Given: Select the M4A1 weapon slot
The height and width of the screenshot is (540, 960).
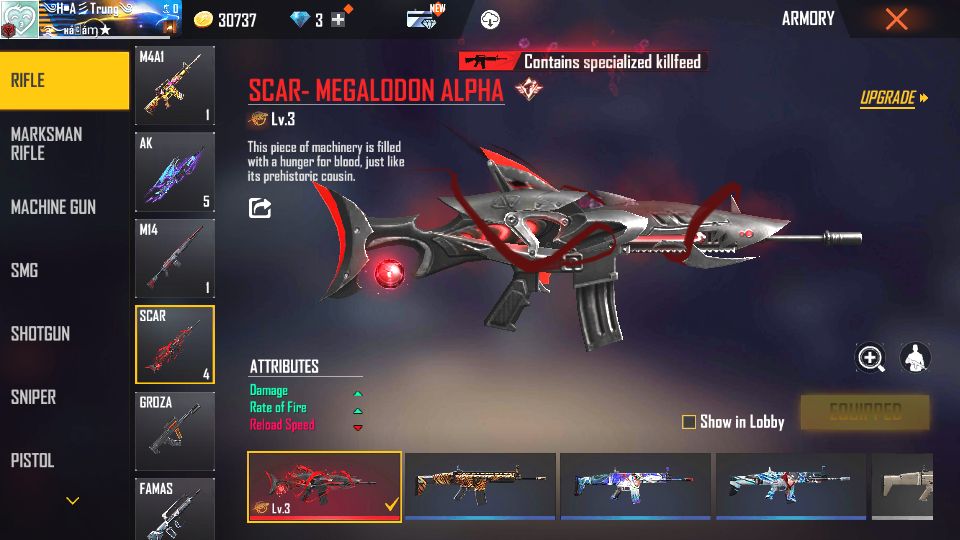Looking at the screenshot, I should tap(175, 86).
